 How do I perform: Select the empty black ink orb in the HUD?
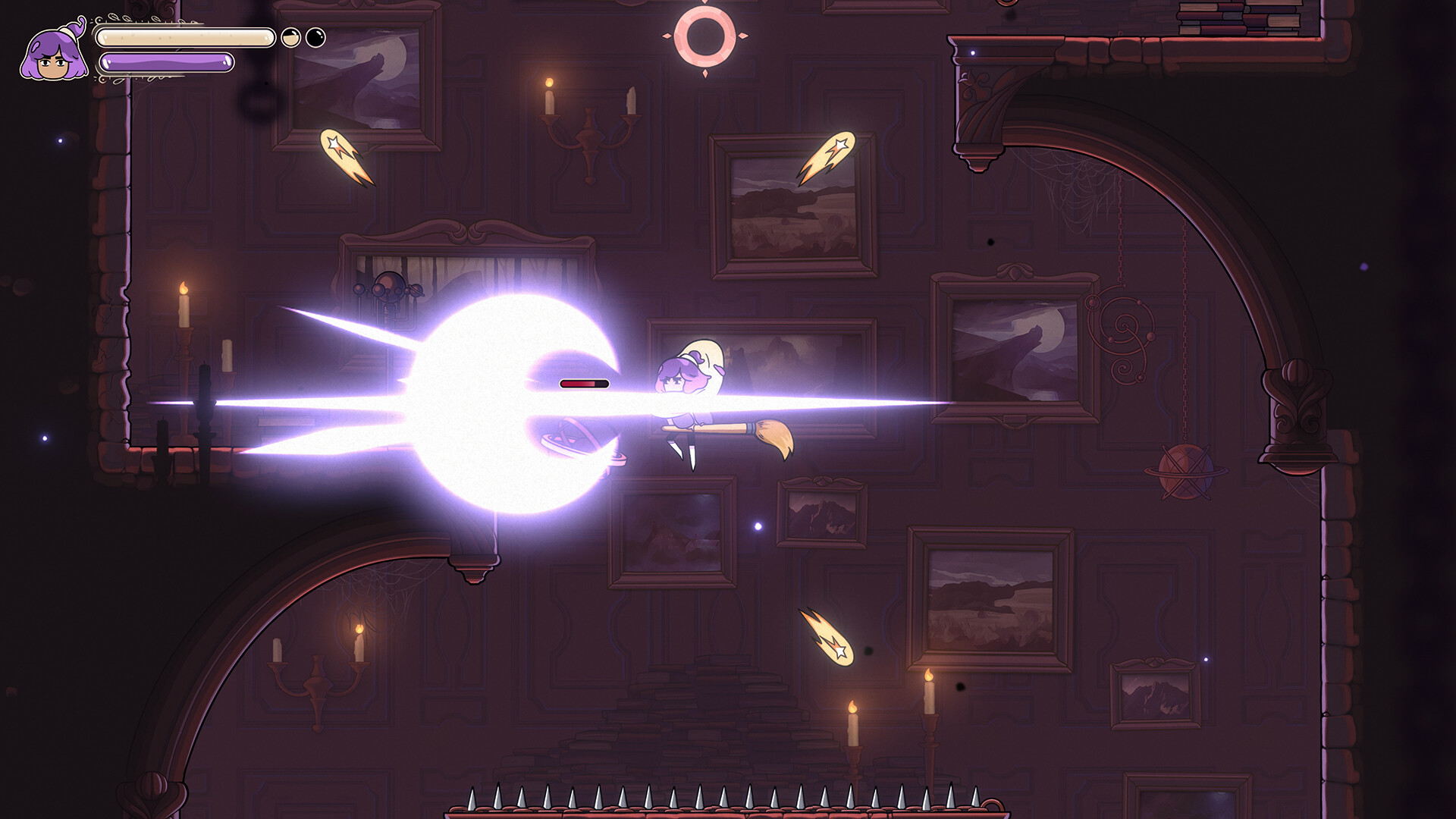click(316, 36)
